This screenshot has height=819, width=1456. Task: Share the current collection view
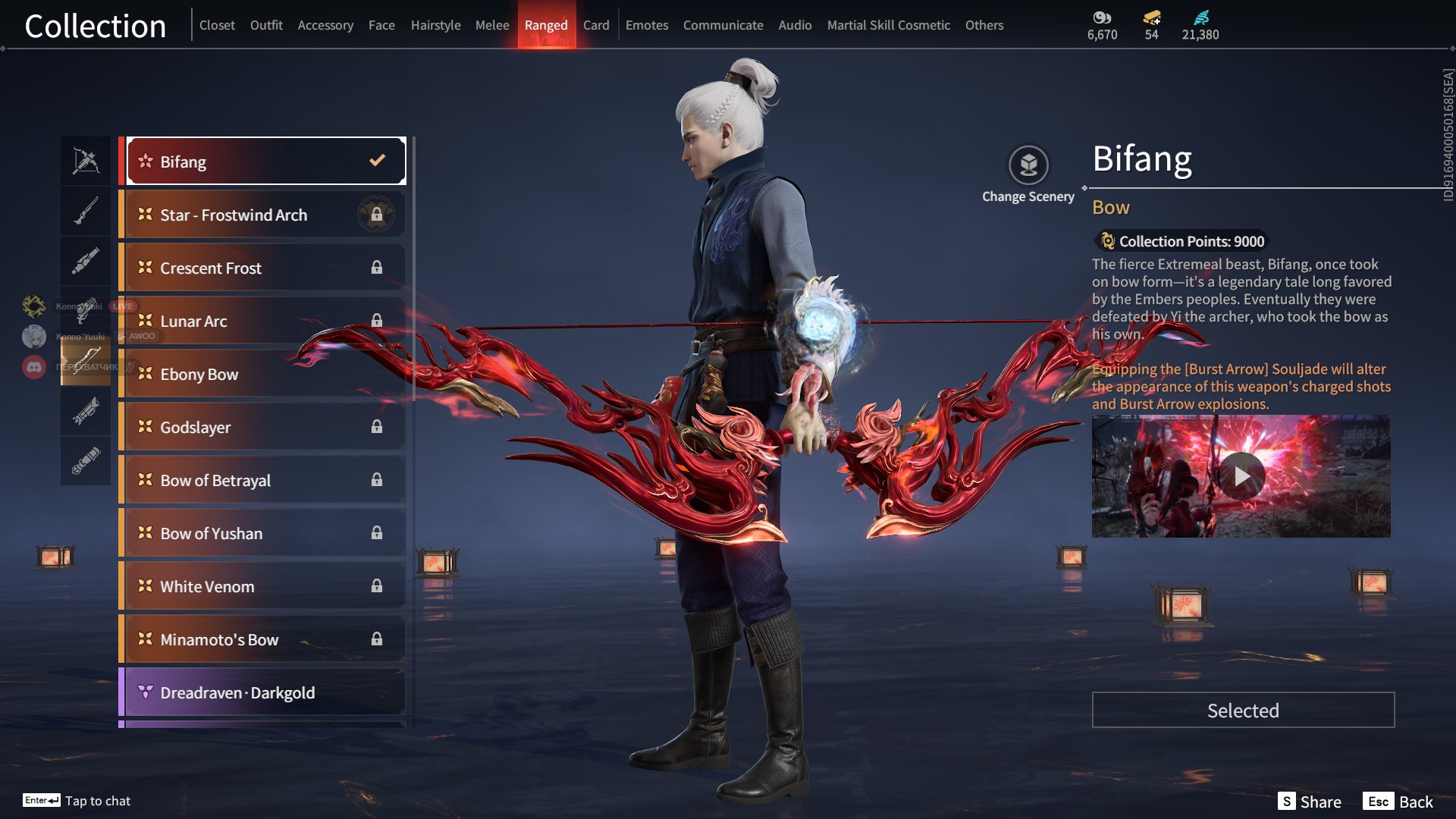(x=1310, y=802)
